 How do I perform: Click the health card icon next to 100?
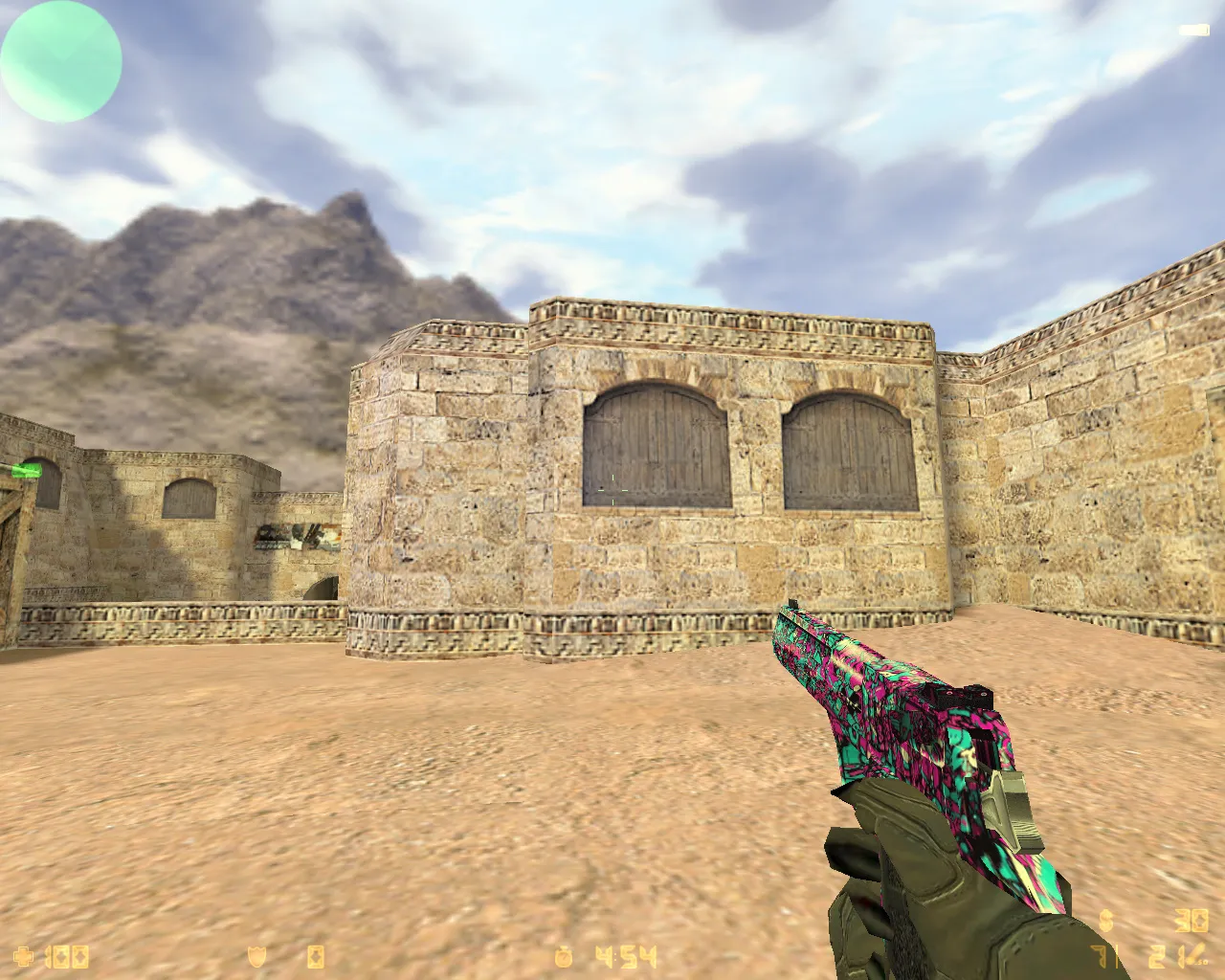78,955
